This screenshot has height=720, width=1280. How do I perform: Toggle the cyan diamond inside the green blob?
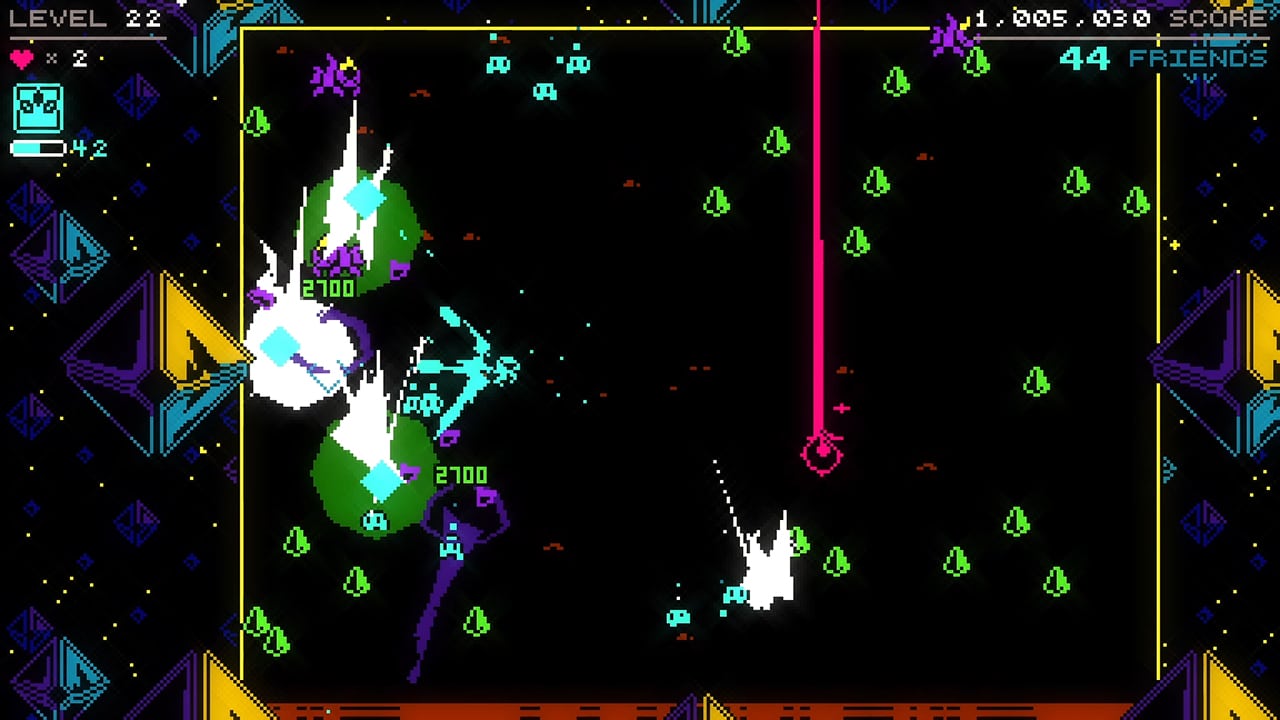pyautogui.click(x=365, y=200)
